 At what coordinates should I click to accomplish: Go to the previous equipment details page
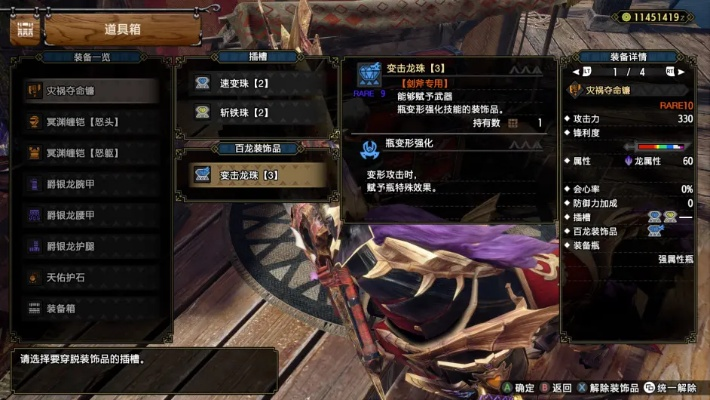(x=576, y=72)
